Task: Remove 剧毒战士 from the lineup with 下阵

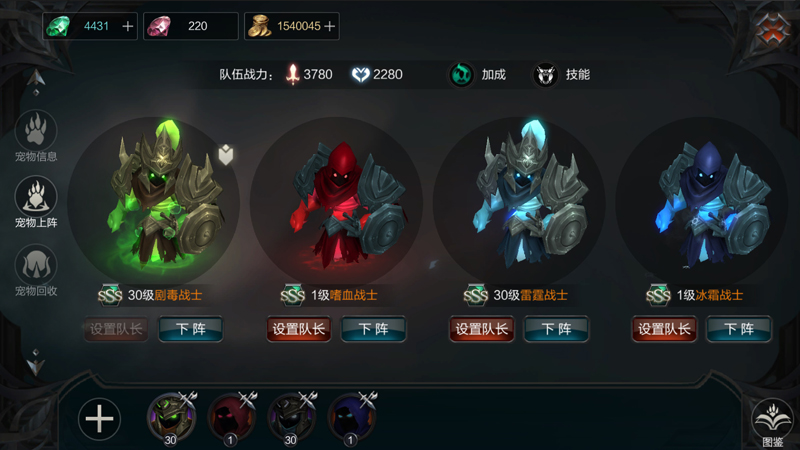Action: (190, 329)
